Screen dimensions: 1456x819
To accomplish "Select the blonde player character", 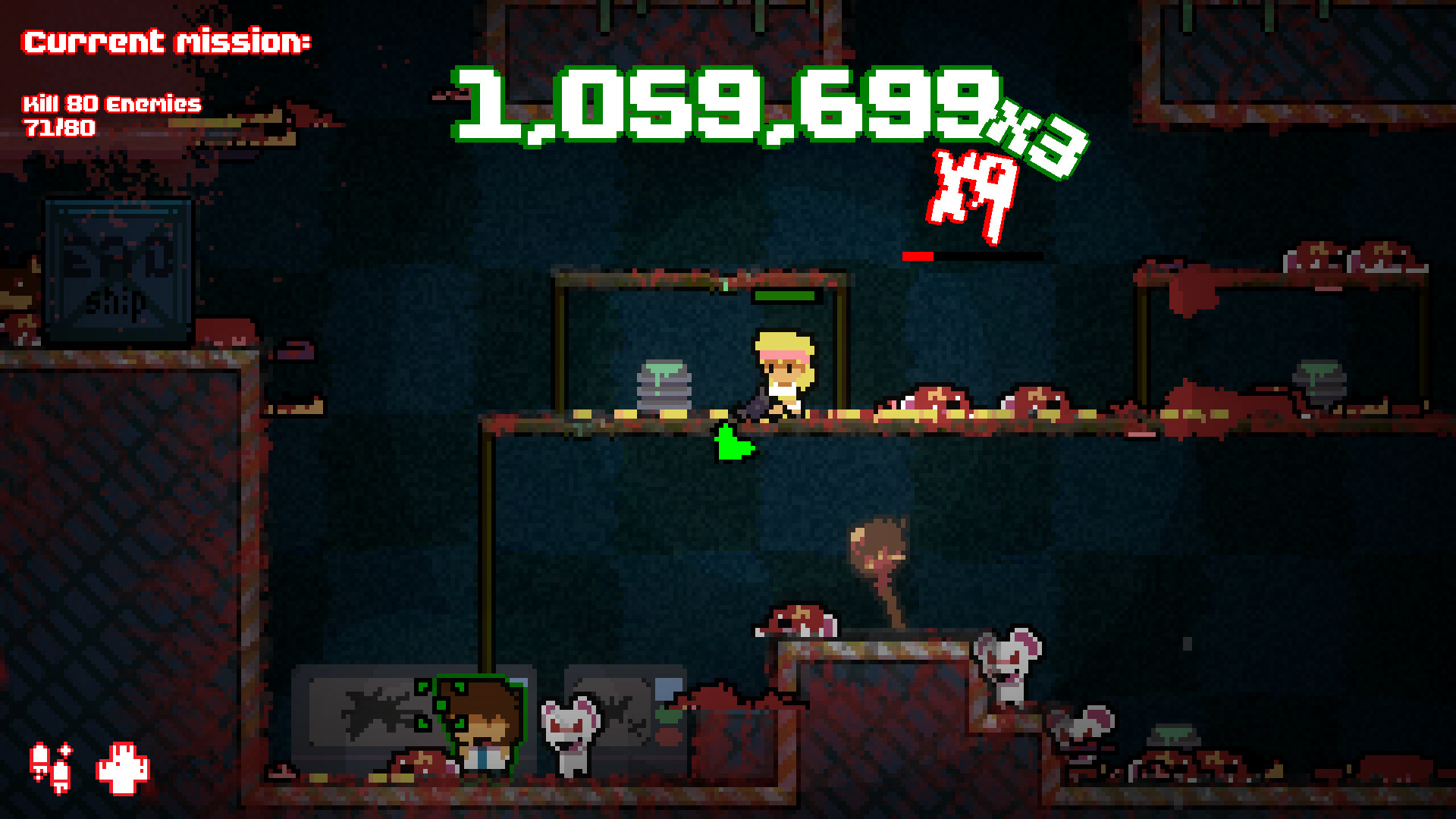I will (x=784, y=372).
